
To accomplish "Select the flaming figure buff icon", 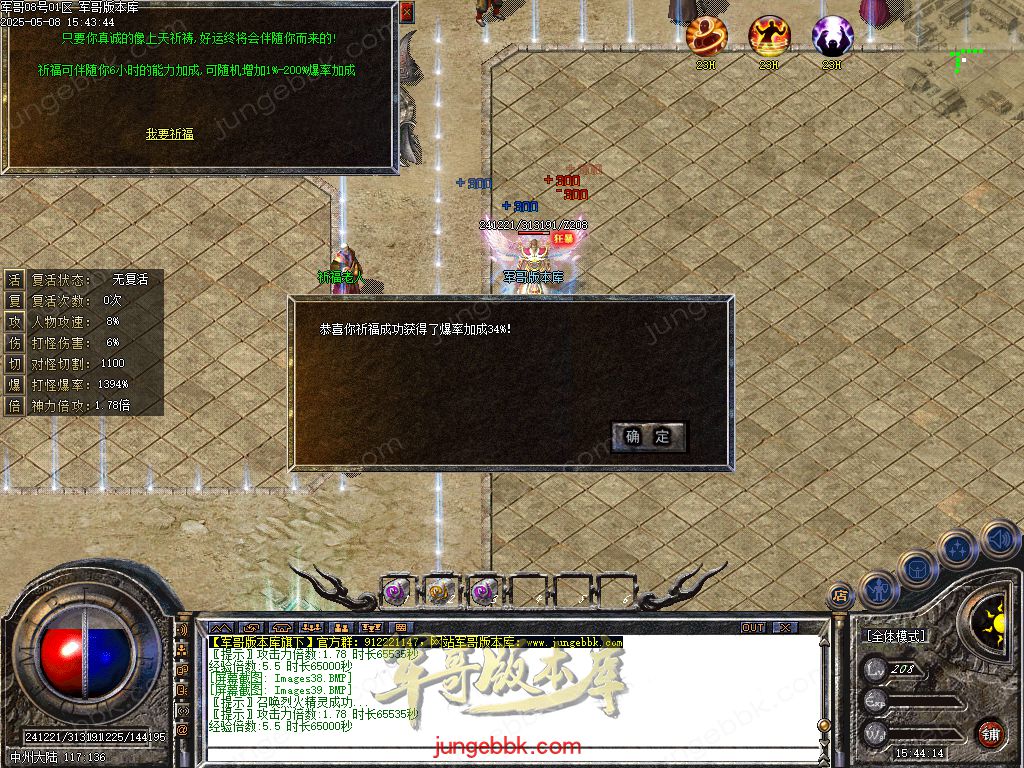I will point(769,36).
